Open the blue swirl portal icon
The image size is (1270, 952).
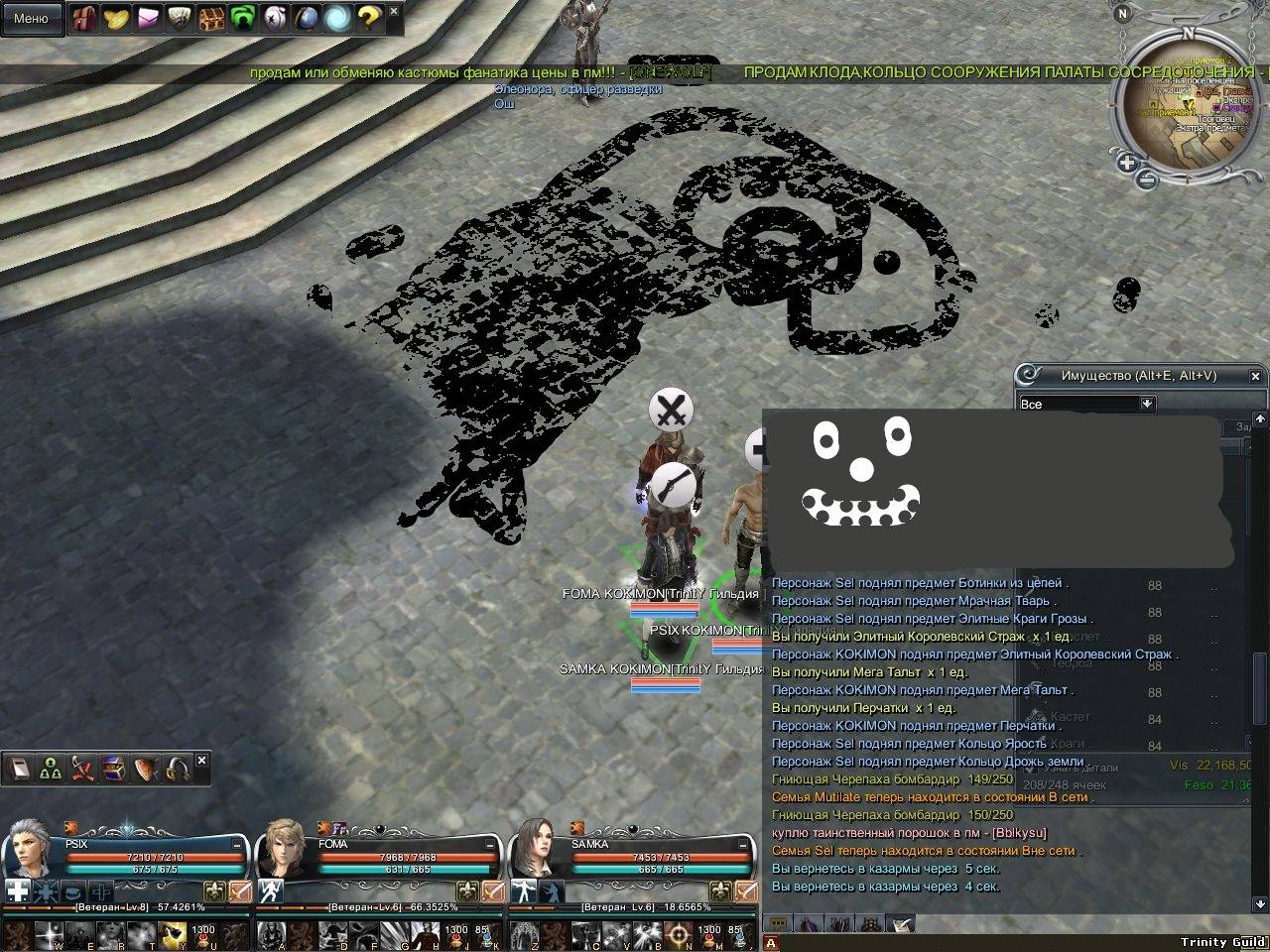337,18
